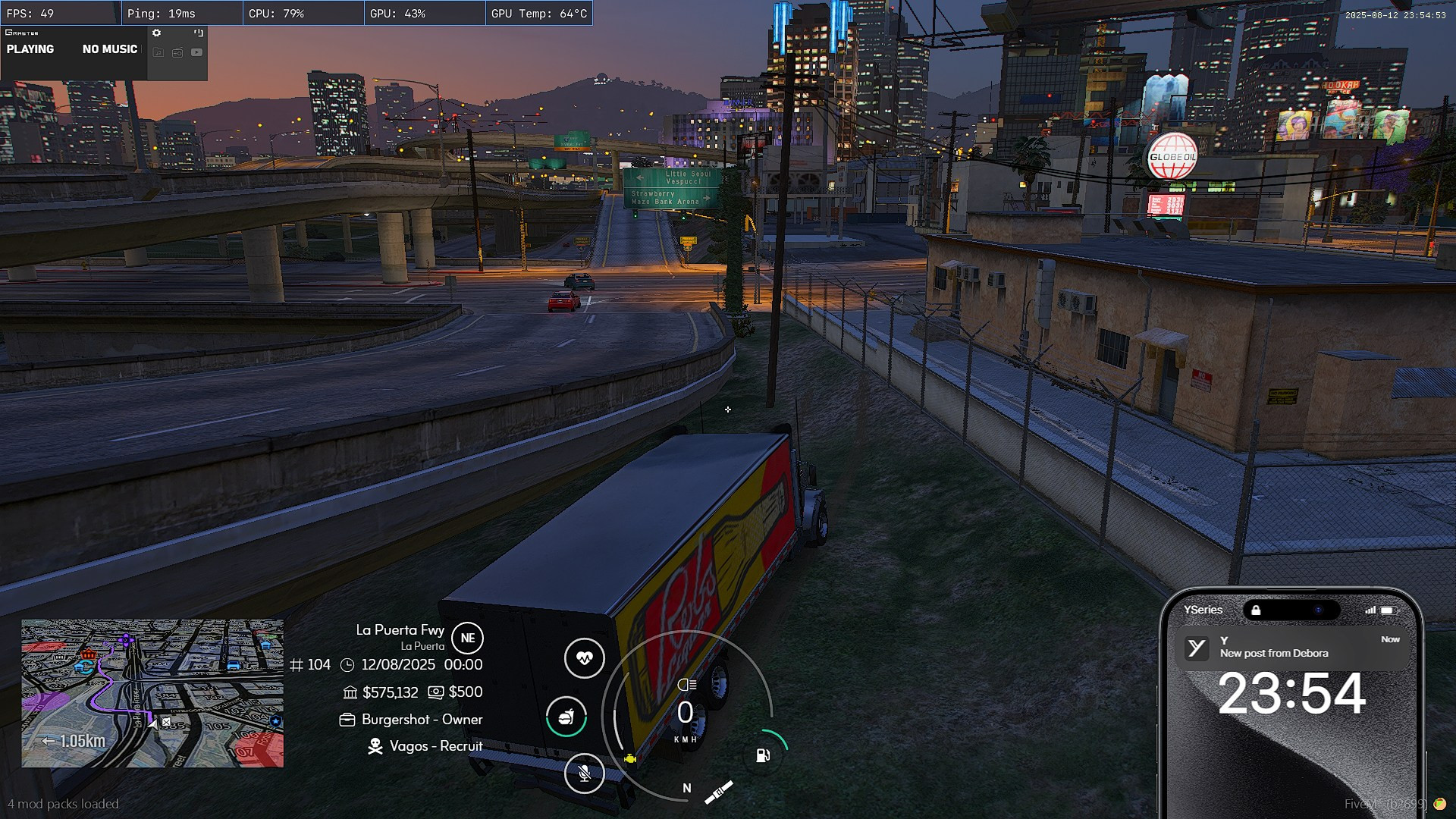1456x819 pixels.
Task: Click the seatbelt indicator icon
Action: (718, 792)
